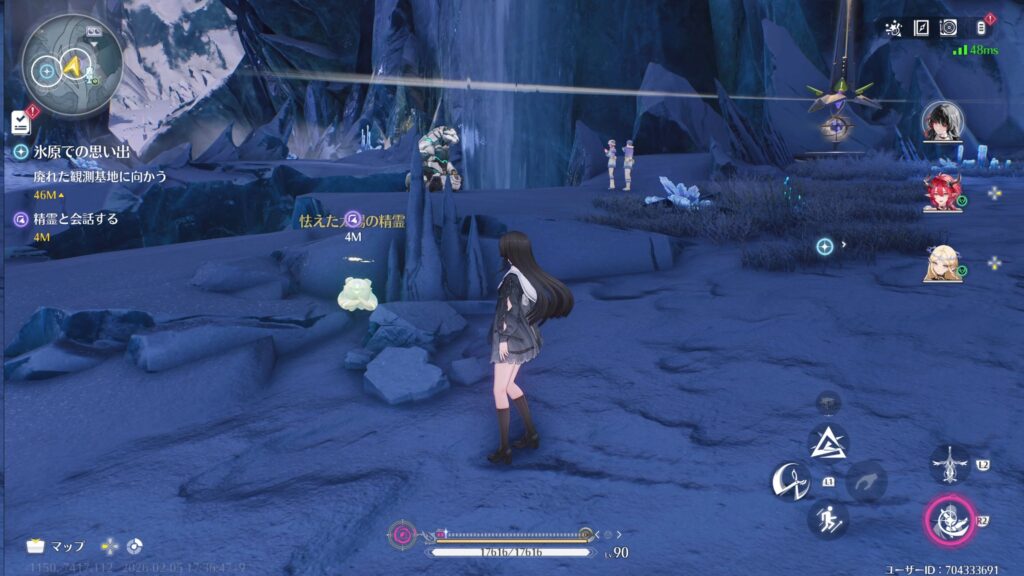This screenshot has height=576, width=1024.
Task: Click the blue waypoint marker on minimap
Action: 46,70
